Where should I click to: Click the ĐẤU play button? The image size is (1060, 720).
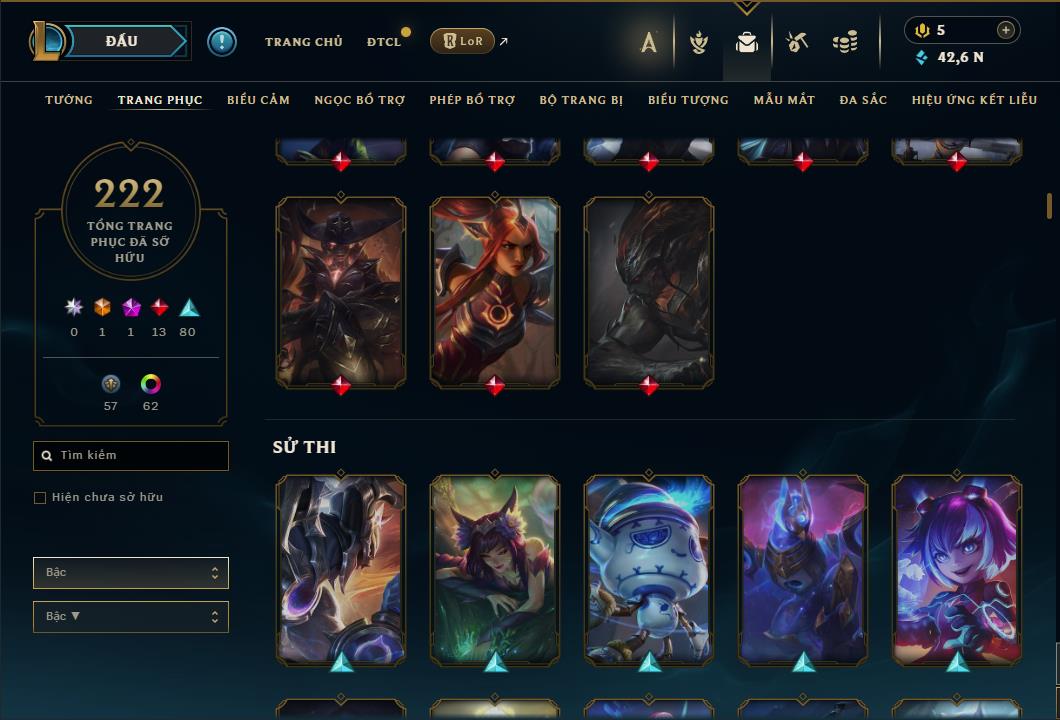click(x=121, y=41)
